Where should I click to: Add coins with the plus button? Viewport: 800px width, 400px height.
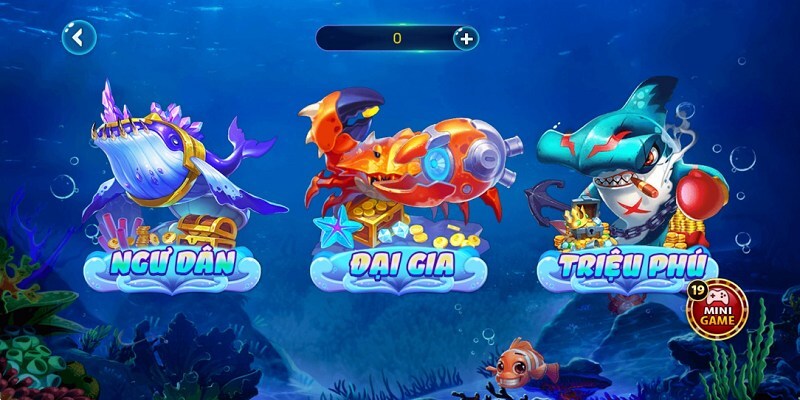coord(466,39)
